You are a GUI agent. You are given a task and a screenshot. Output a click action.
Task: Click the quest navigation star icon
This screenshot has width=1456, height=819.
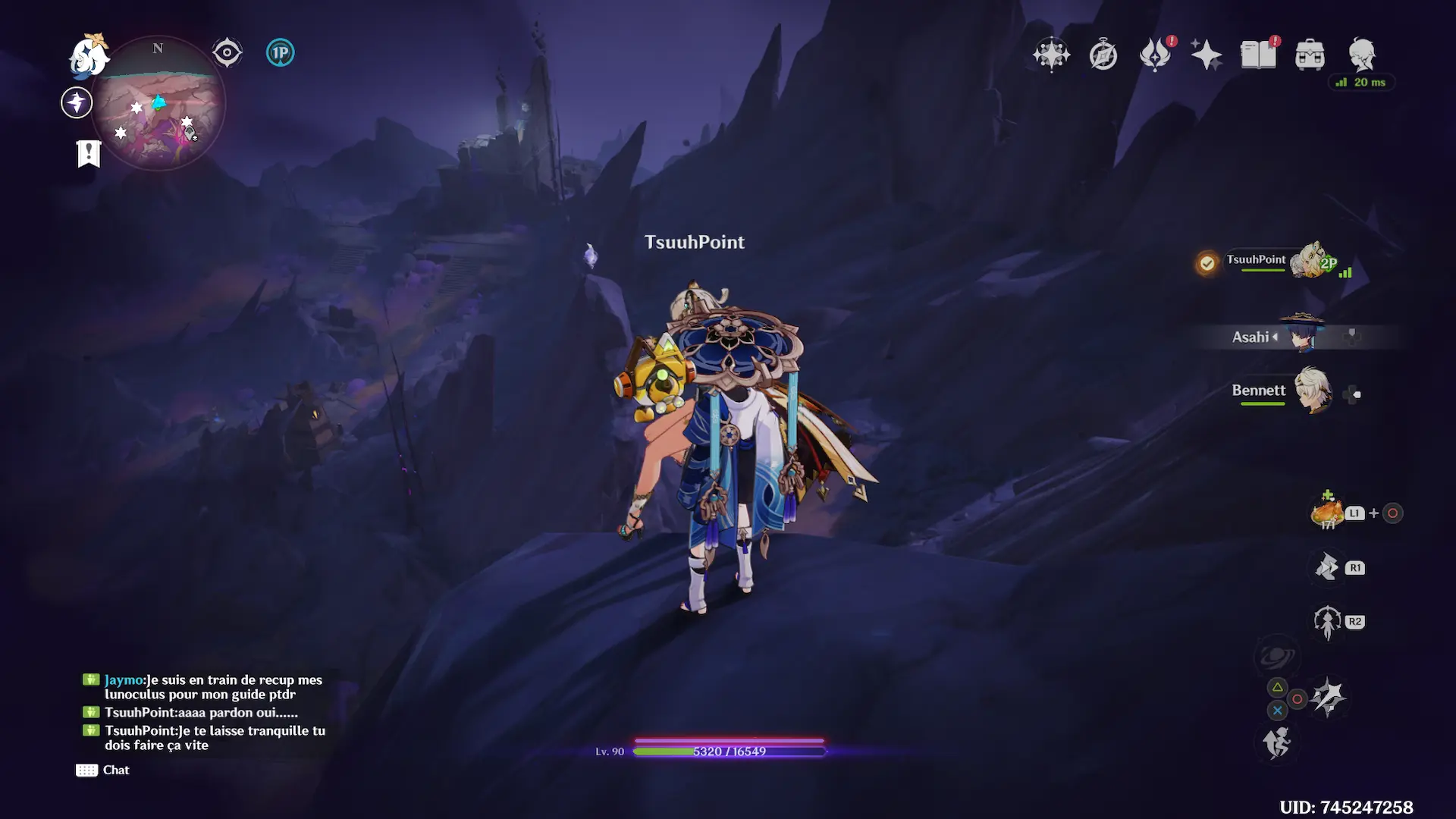77,102
